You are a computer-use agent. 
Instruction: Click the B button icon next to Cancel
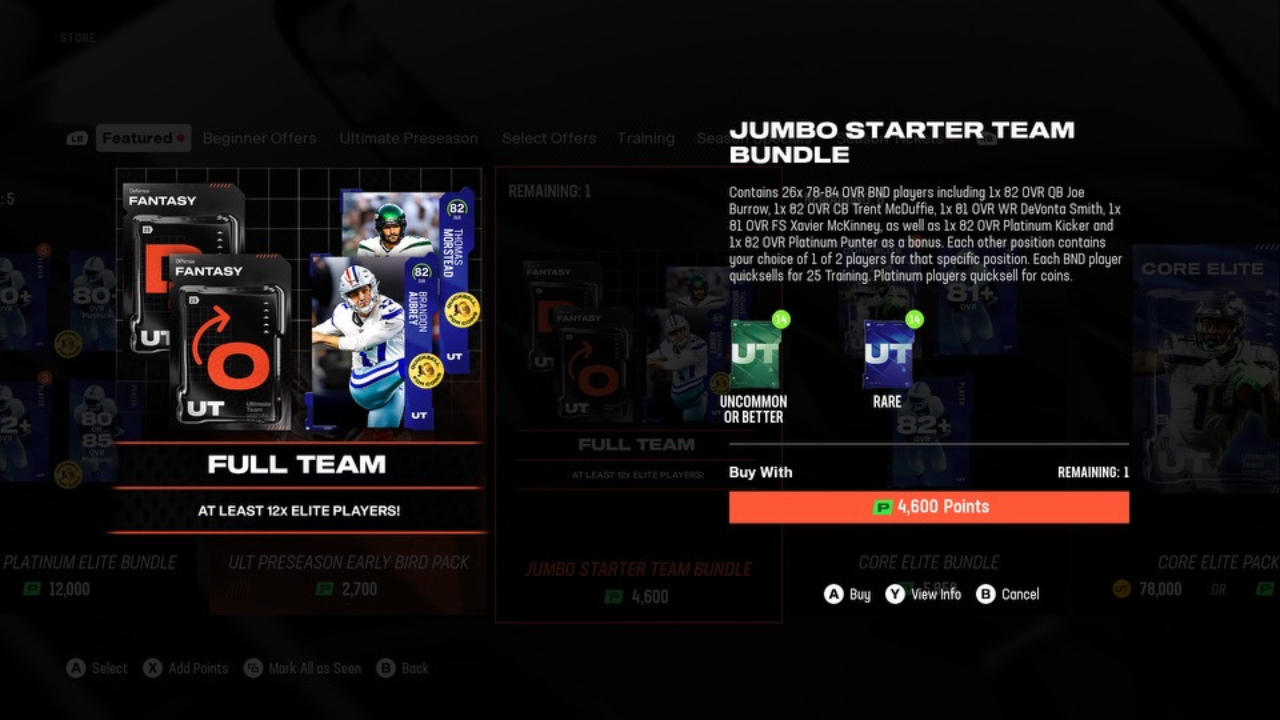tap(984, 594)
